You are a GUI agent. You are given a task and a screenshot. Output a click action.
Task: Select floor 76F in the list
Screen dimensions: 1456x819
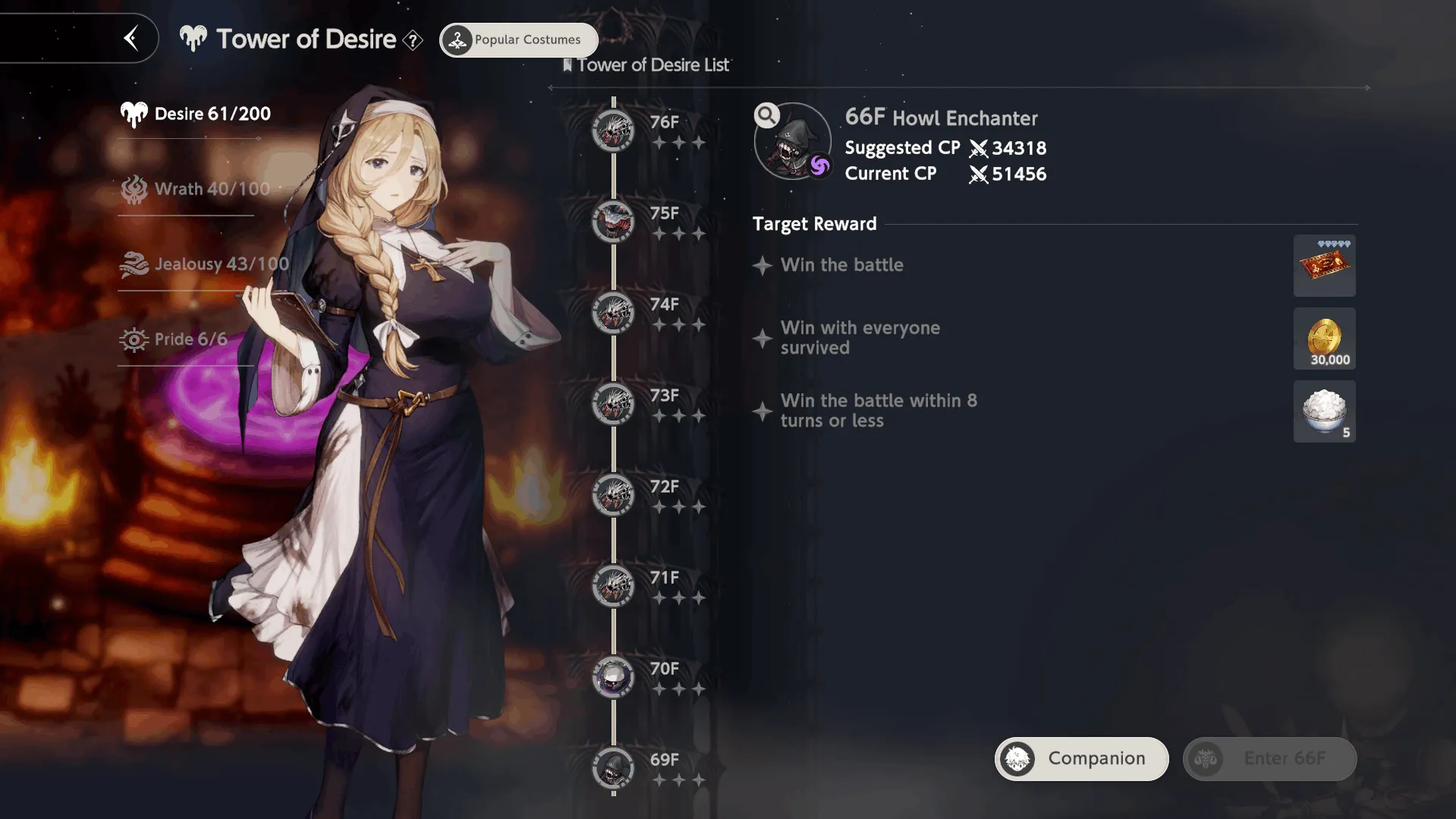[x=613, y=131]
